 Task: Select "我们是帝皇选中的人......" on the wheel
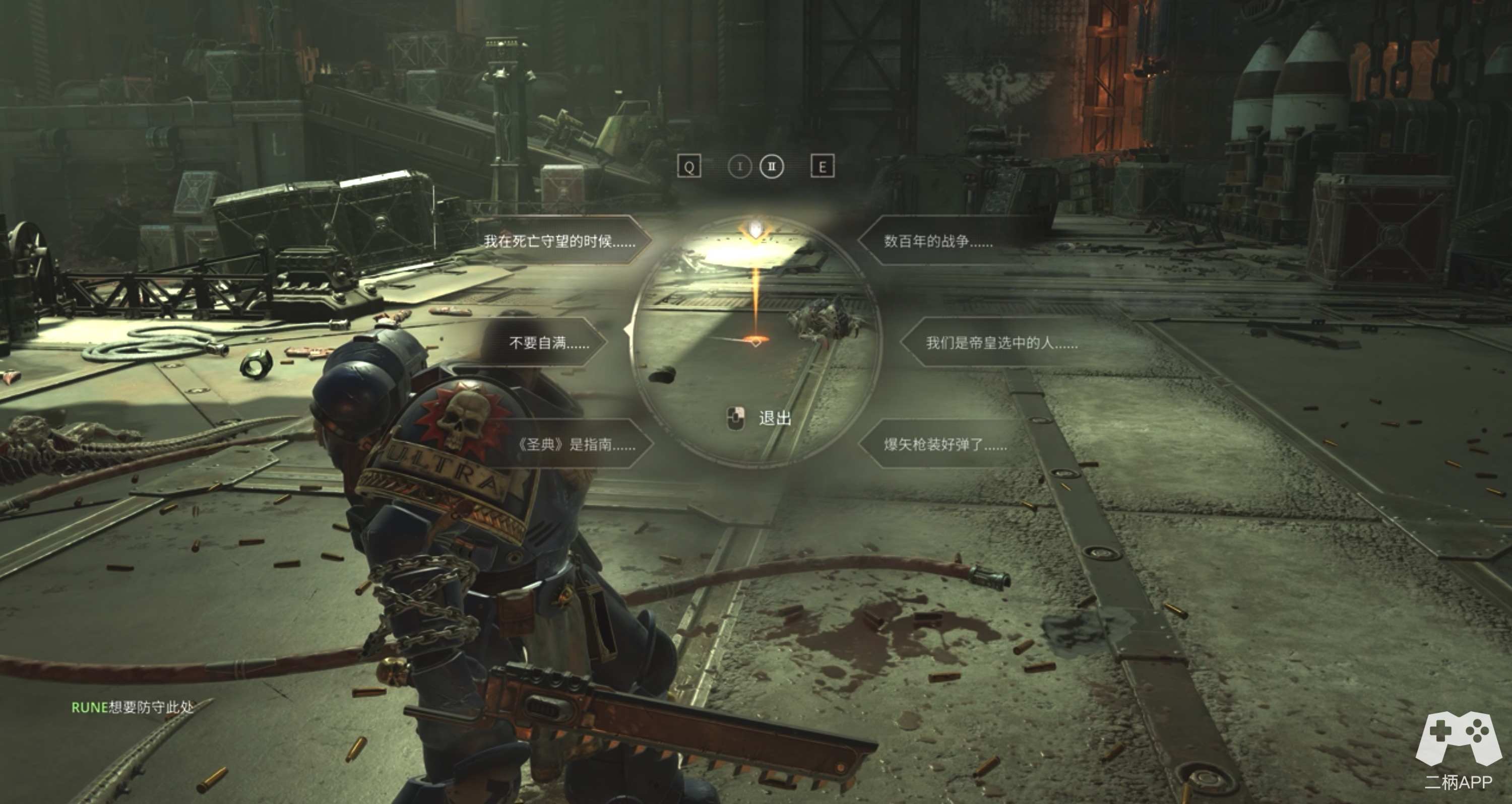(1001, 342)
